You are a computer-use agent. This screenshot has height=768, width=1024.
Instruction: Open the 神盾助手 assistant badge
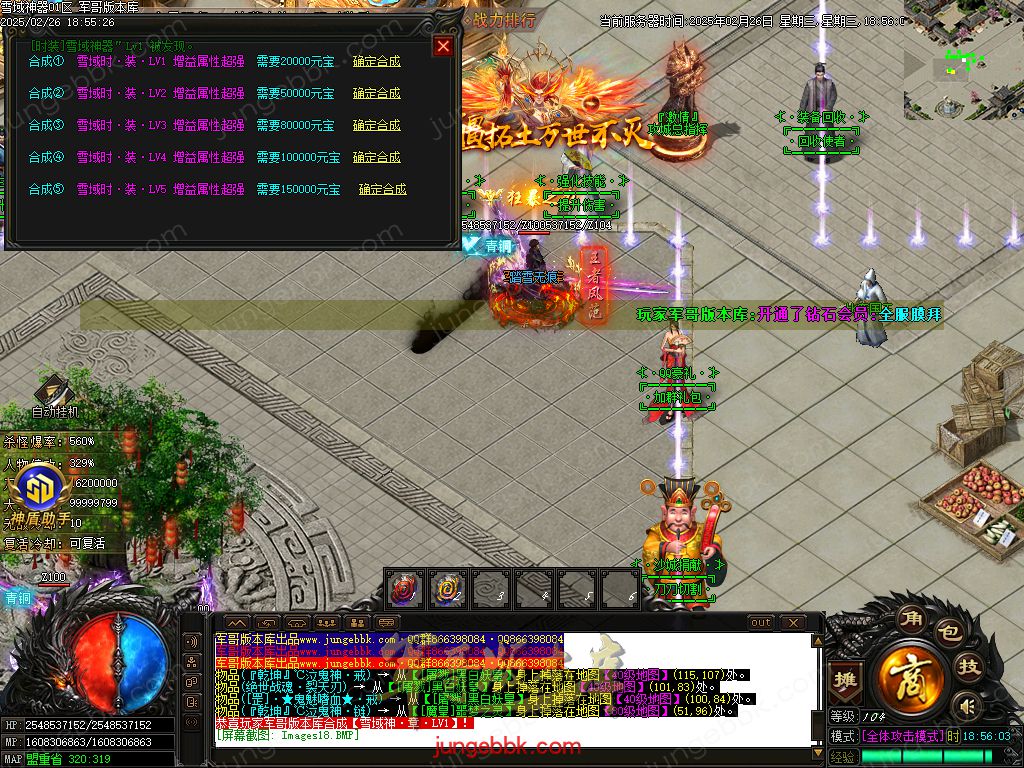(46, 490)
